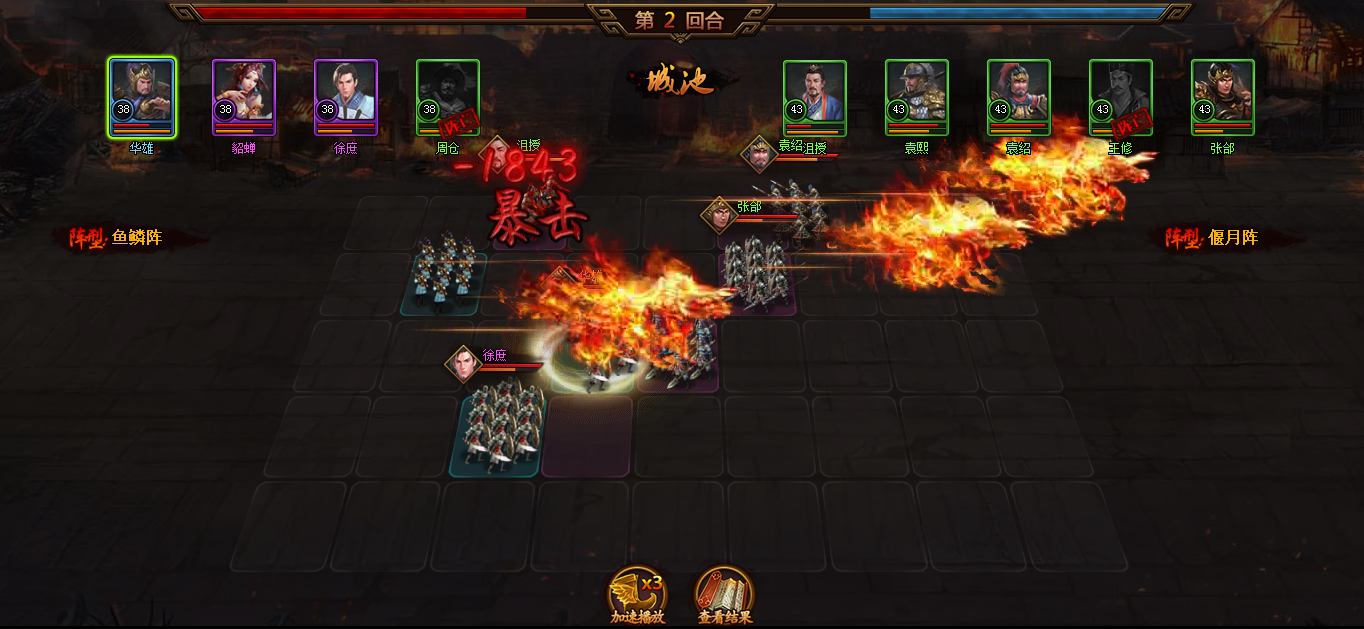Choose the enemy 袁熙 portrait
Image resolution: width=1364 pixels, height=629 pixels.
click(917, 97)
